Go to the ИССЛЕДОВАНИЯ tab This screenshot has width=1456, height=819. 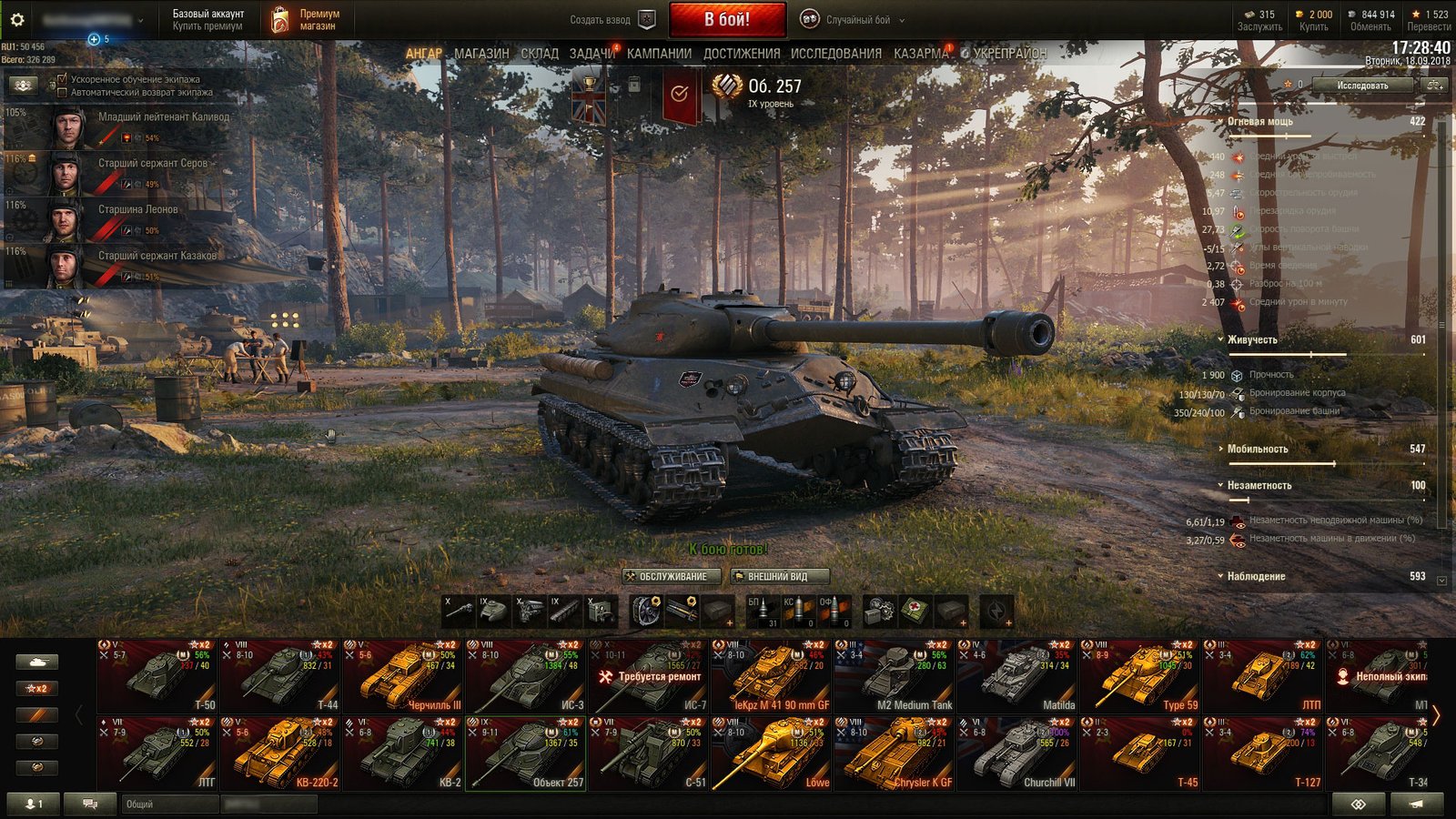(835, 54)
